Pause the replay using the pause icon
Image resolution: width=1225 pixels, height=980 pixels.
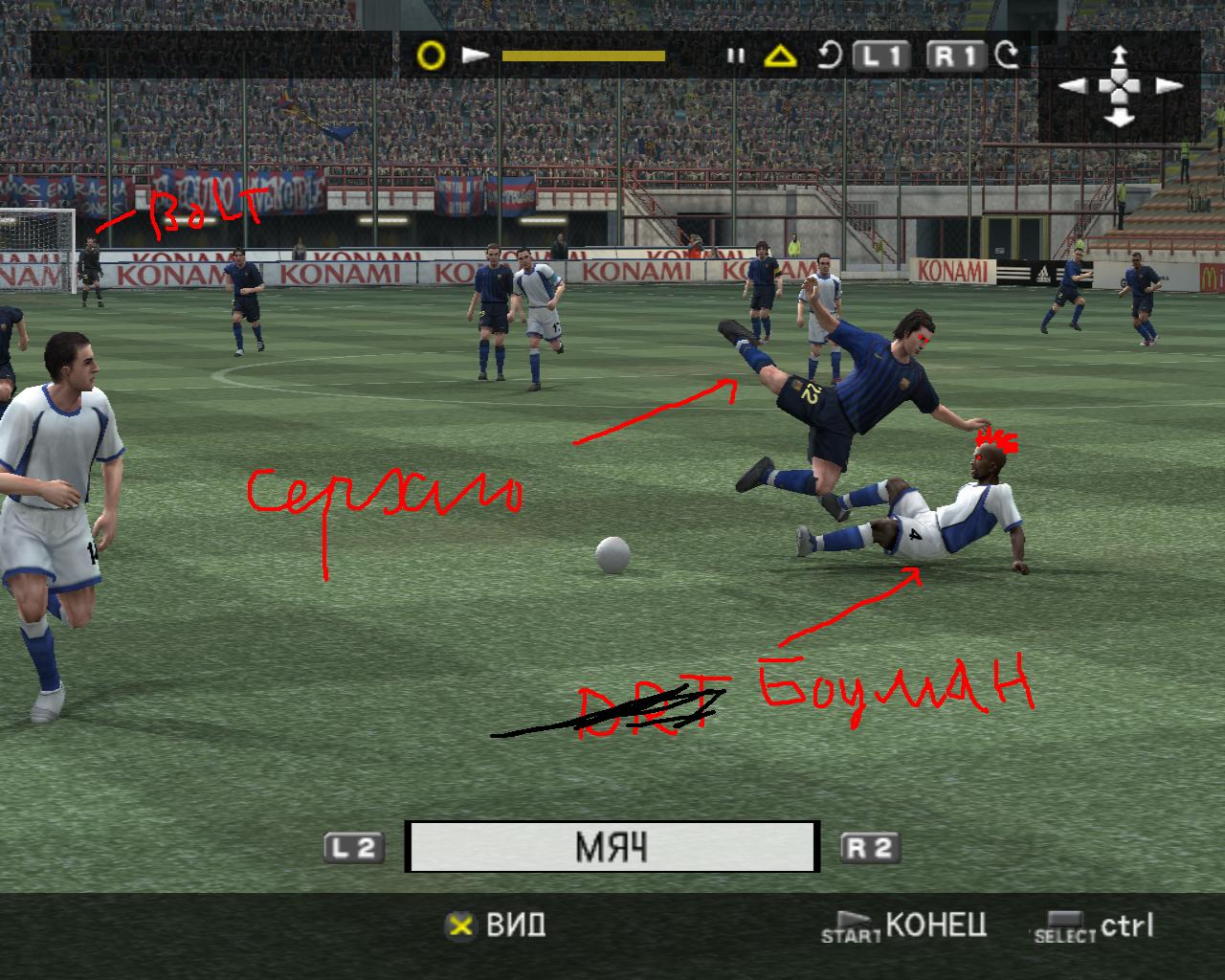[x=735, y=56]
